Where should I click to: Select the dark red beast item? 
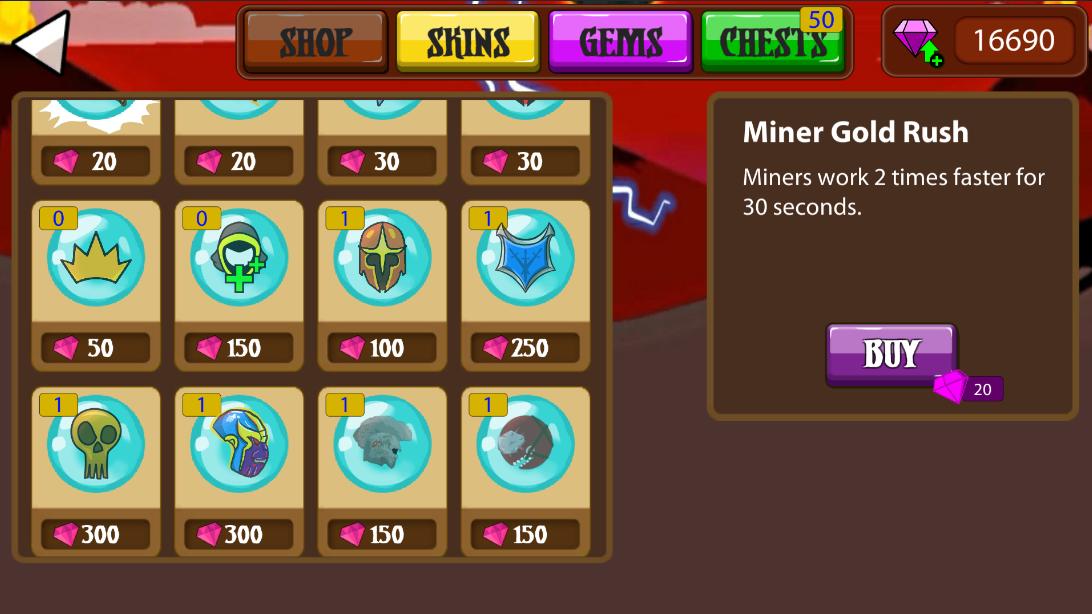click(x=525, y=445)
